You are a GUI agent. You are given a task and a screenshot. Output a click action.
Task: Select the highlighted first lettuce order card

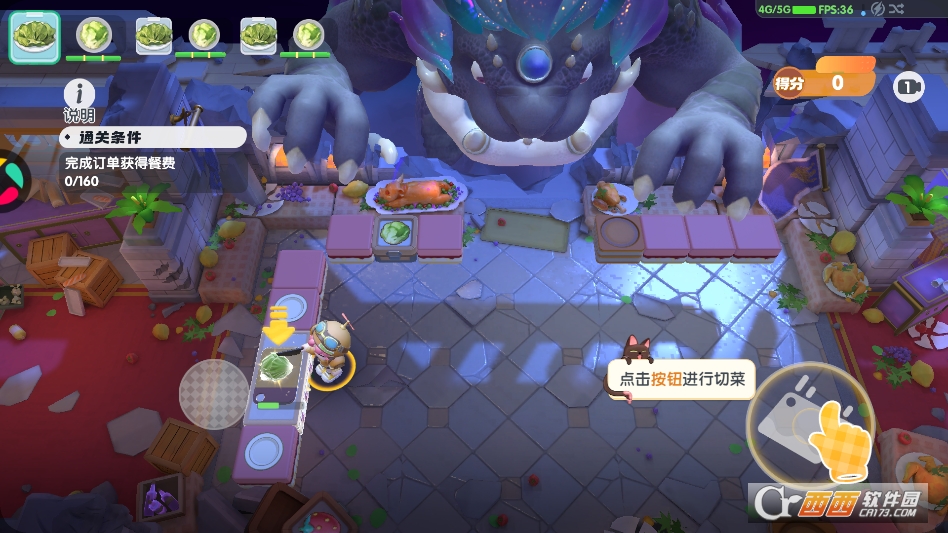point(34,36)
